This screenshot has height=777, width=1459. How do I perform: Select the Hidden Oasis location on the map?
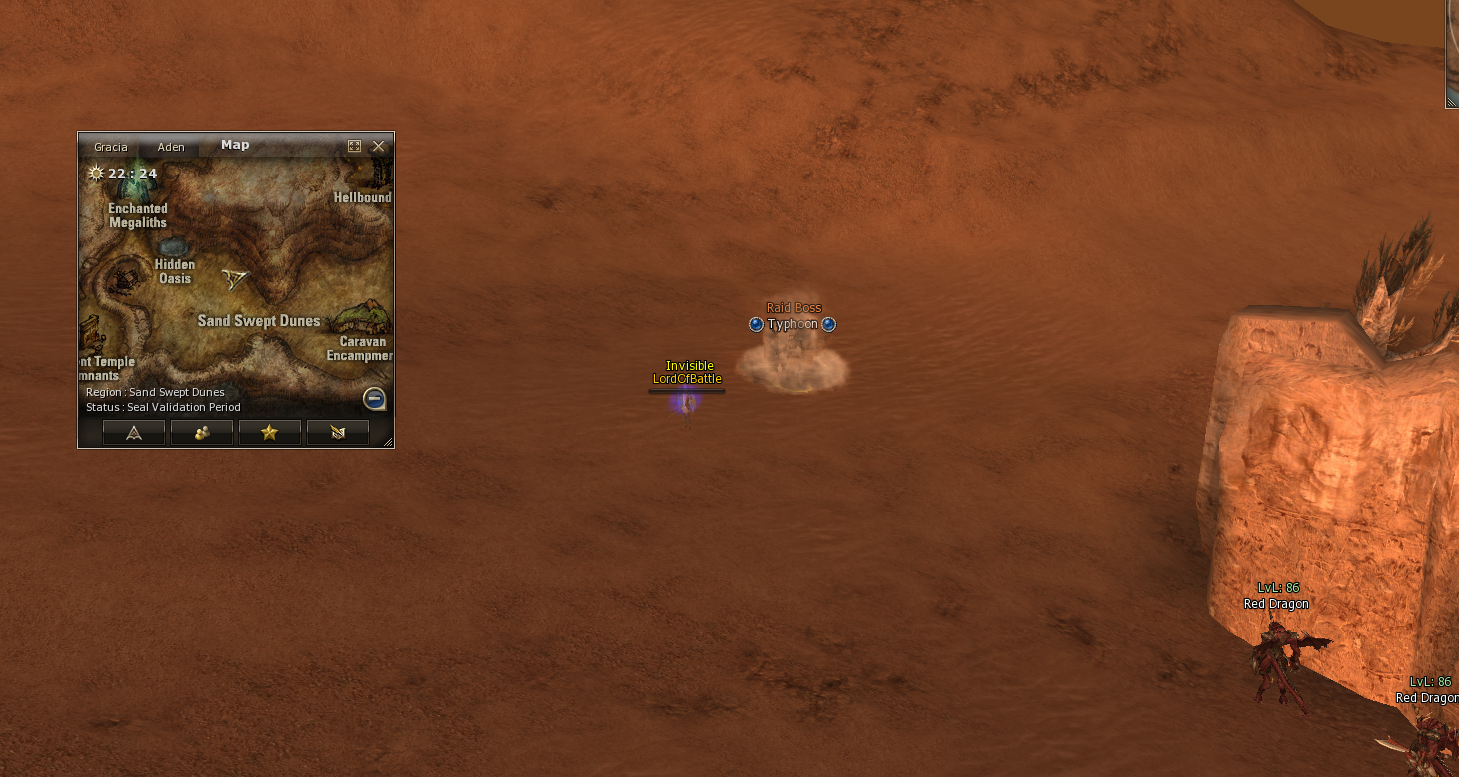(x=173, y=247)
